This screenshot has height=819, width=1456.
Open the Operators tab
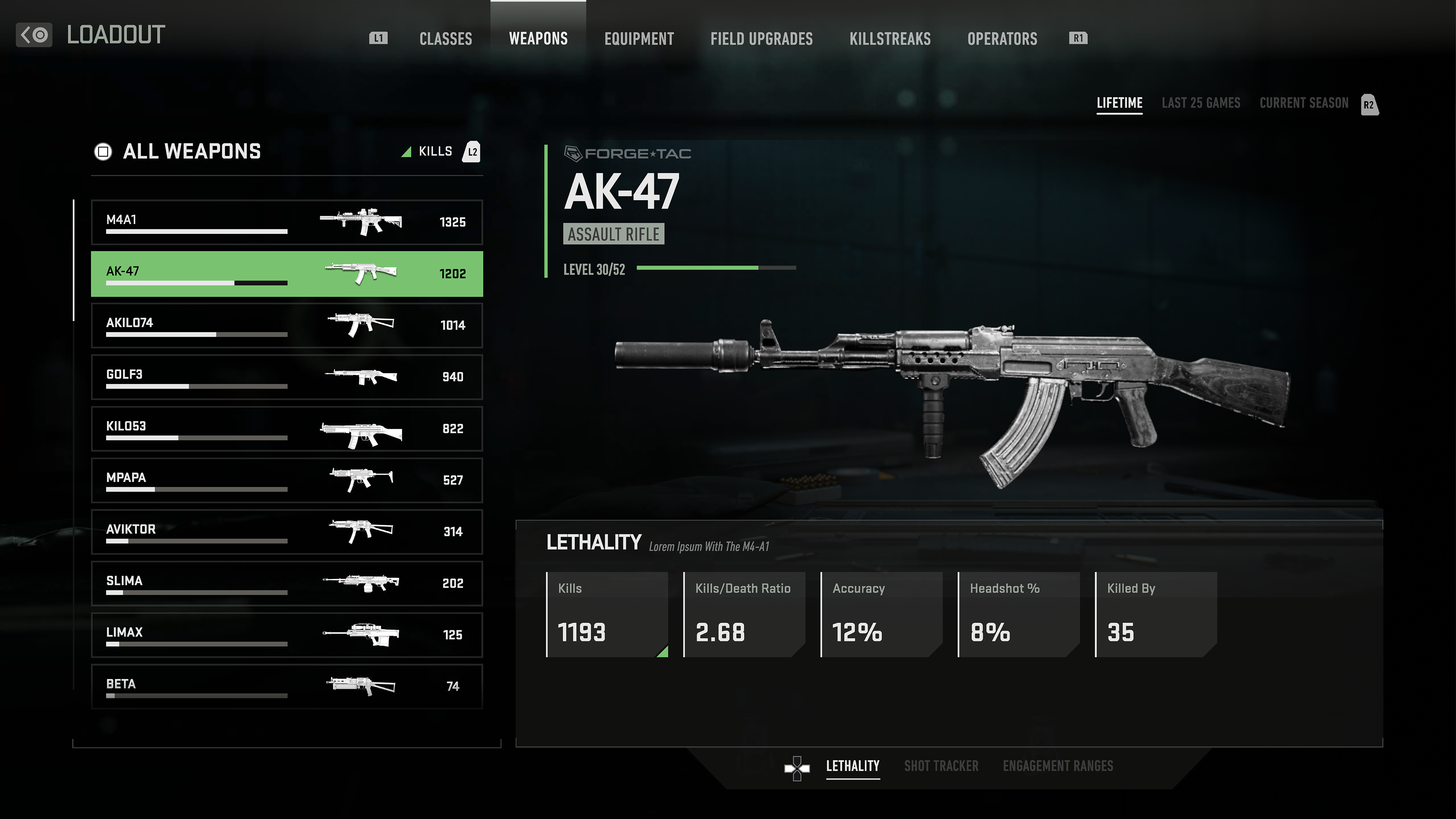(1002, 38)
